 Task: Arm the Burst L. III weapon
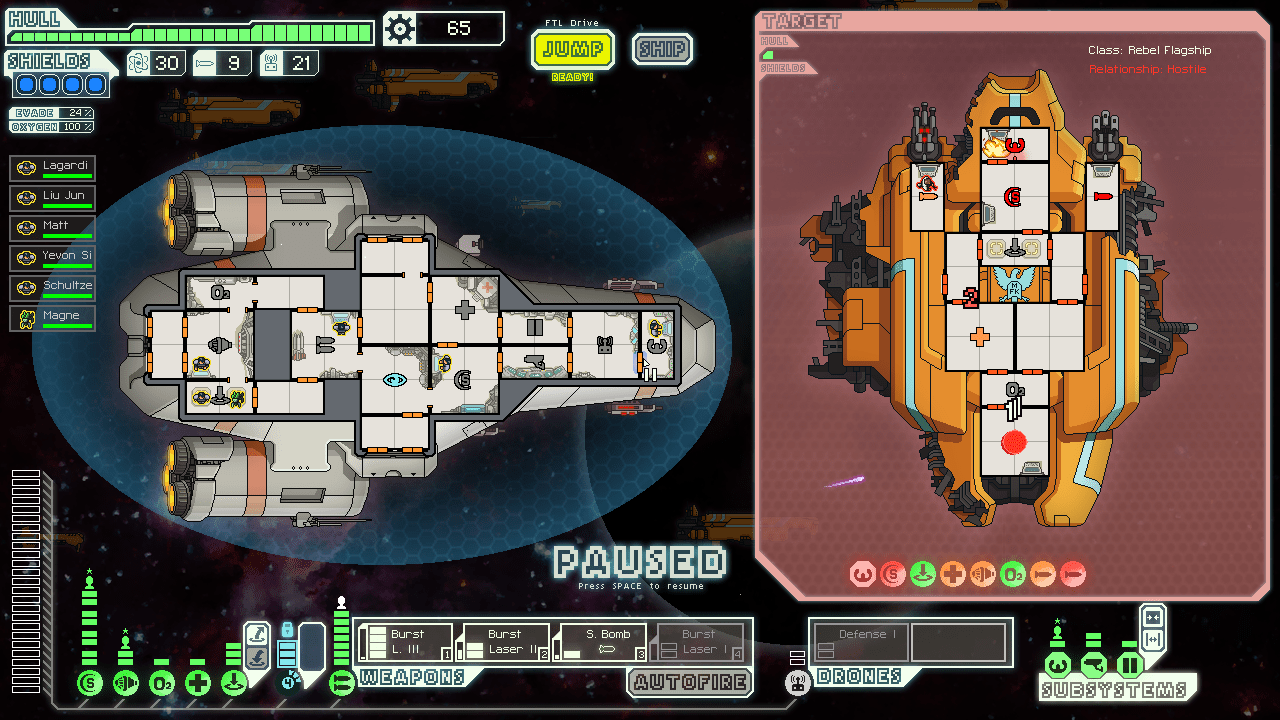[x=405, y=642]
